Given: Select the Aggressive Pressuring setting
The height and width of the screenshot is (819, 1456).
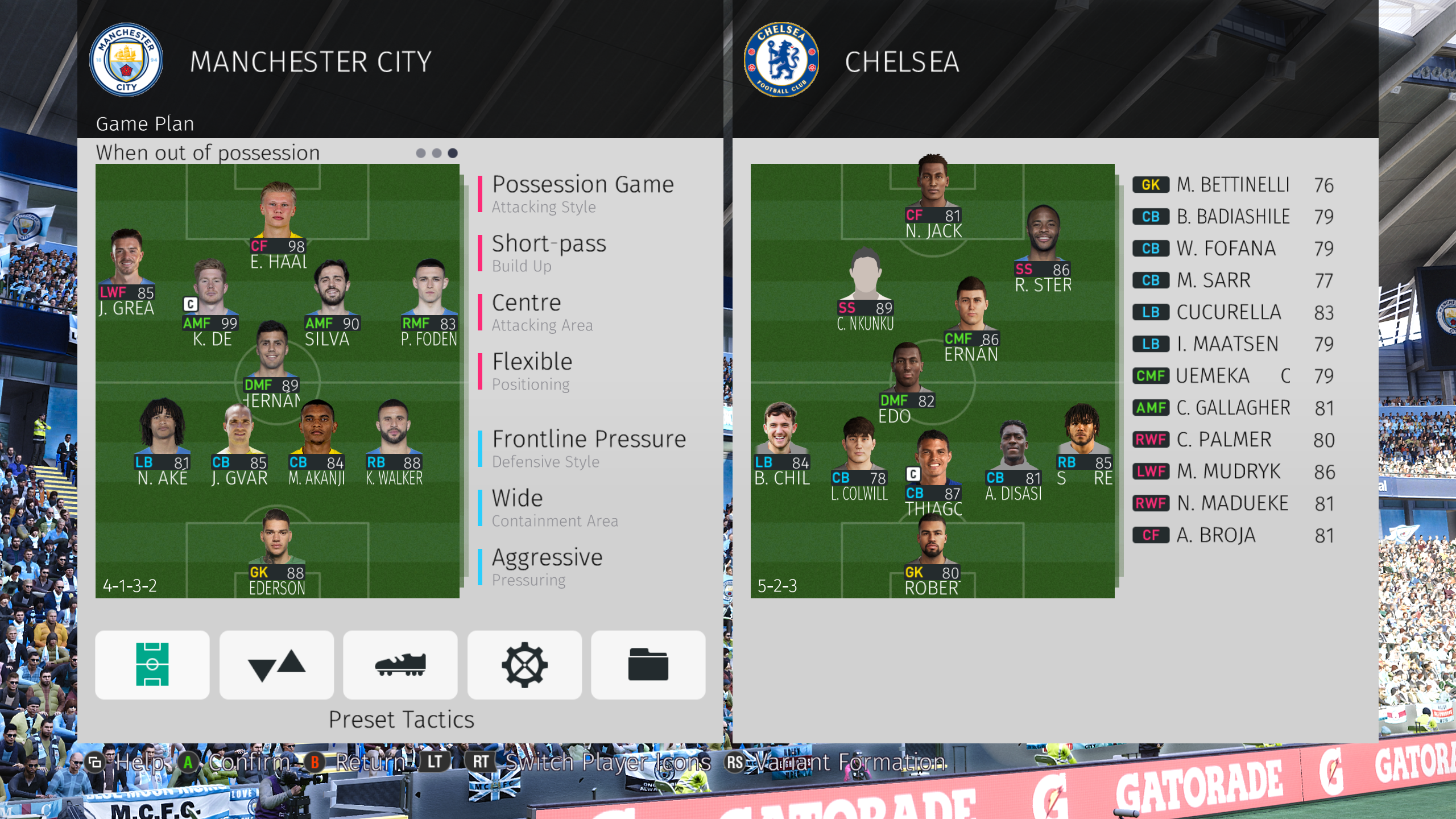Looking at the screenshot, I should 547,566.
